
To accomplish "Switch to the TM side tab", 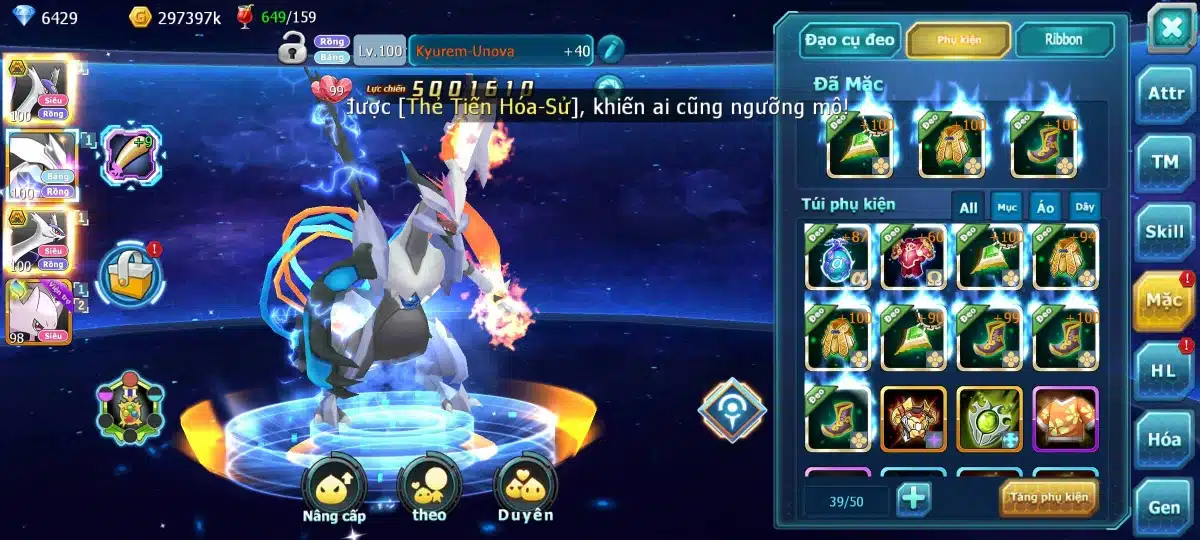I will point(1165,162).
